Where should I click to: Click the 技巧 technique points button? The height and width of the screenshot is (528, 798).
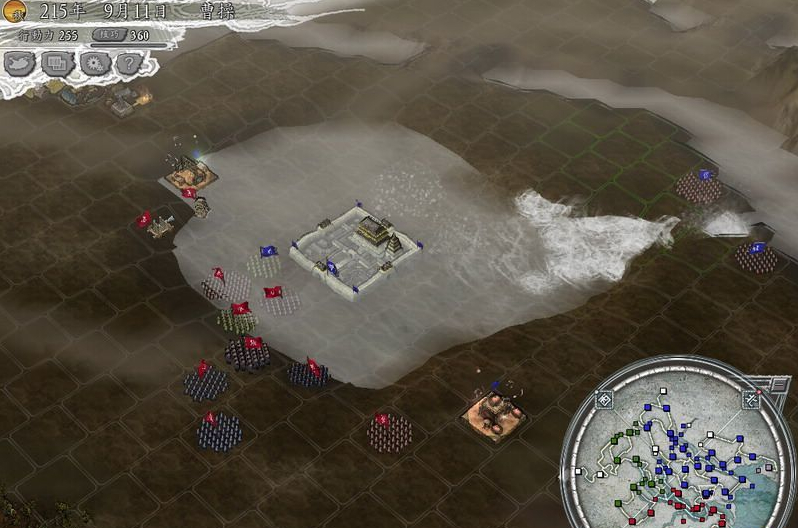coord(106,35)
